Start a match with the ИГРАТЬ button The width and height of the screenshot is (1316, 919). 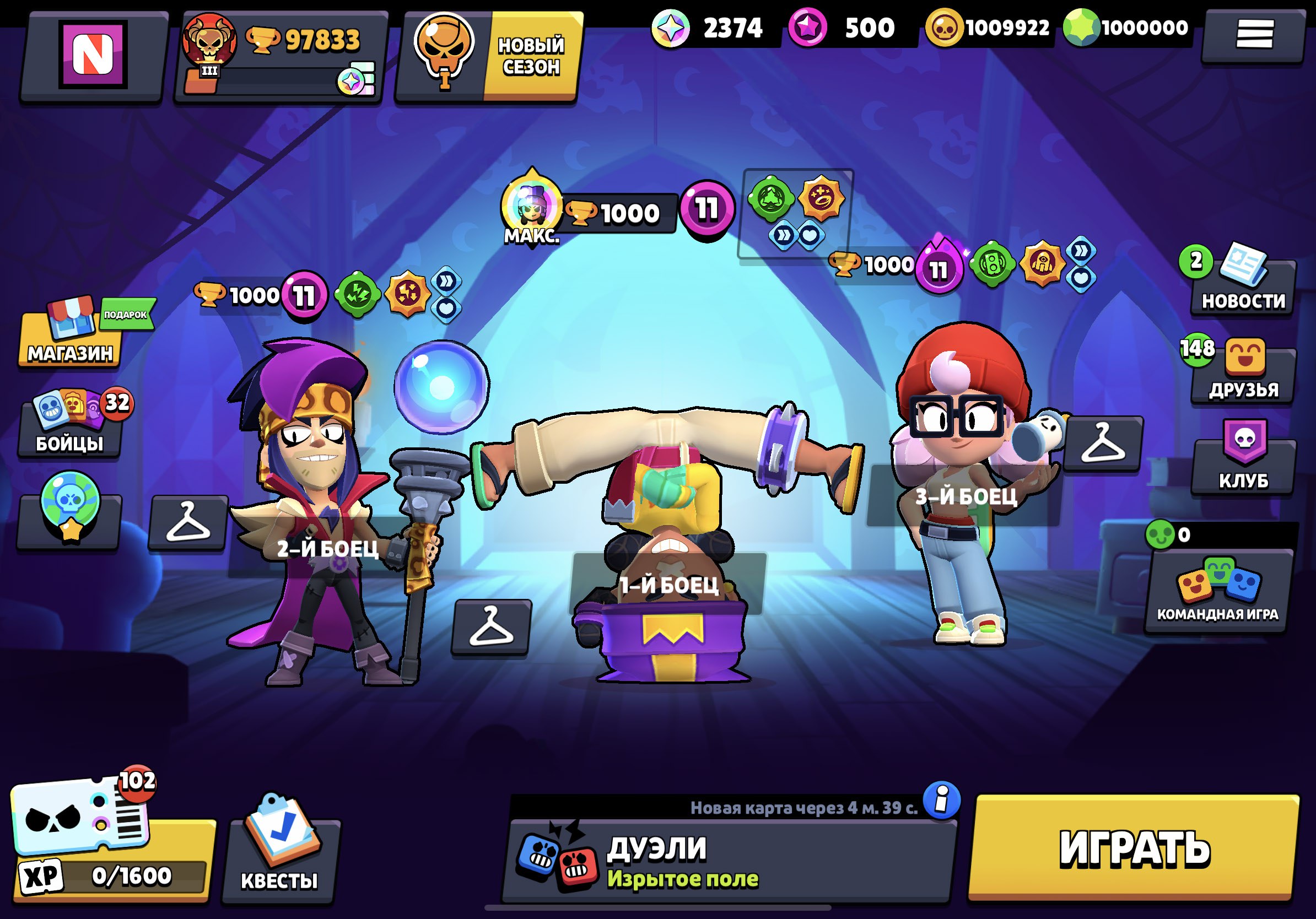pyautogui.click(x=1133, y=848)
